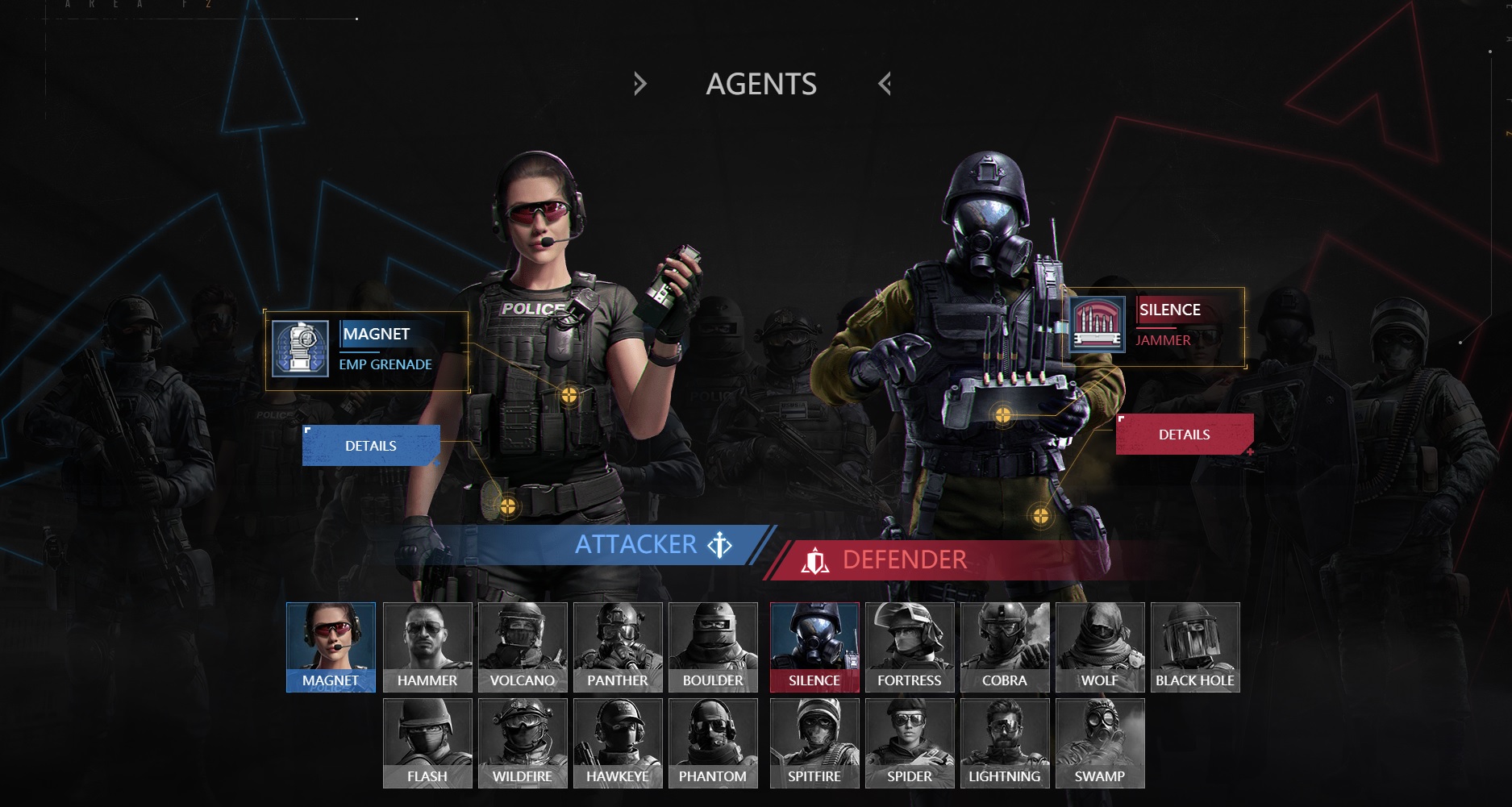Pick the Panther agent tile

(x=618, y=647)
